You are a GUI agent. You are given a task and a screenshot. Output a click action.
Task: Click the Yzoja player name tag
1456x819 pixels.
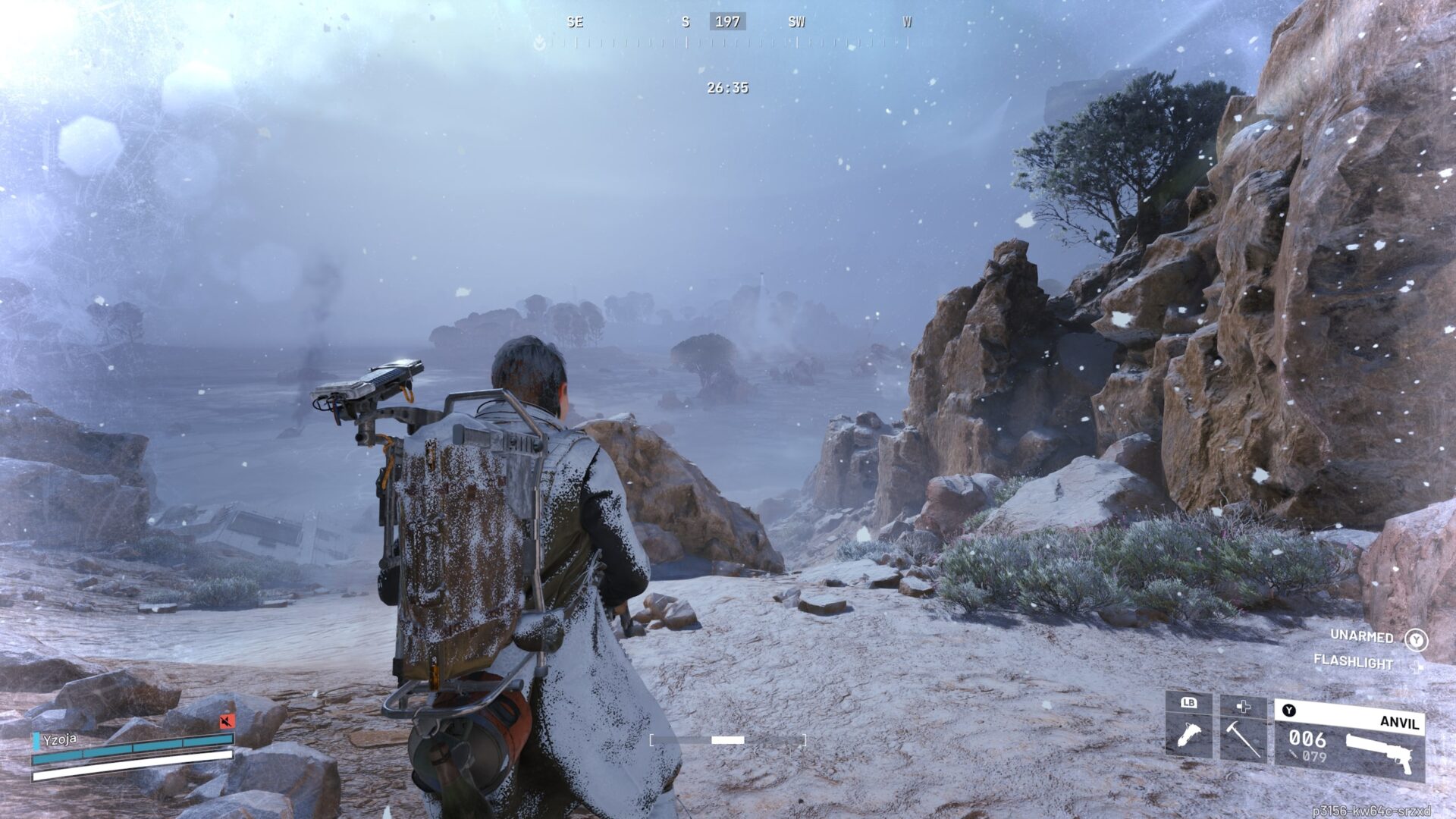[x=59, y=739]
